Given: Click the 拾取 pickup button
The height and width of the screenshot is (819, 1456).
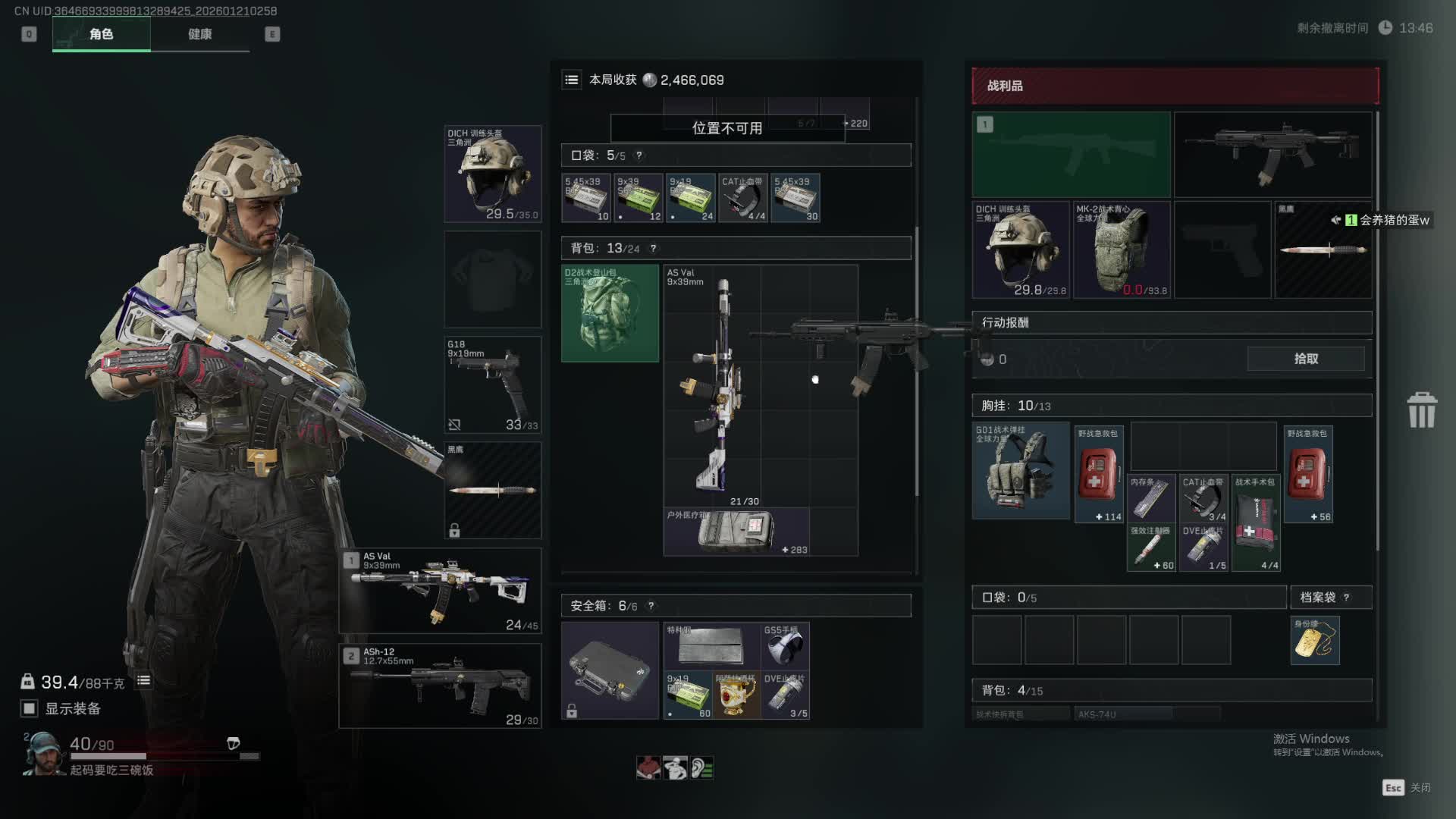Looking at the screenshot, I should tap(1305, 359).
